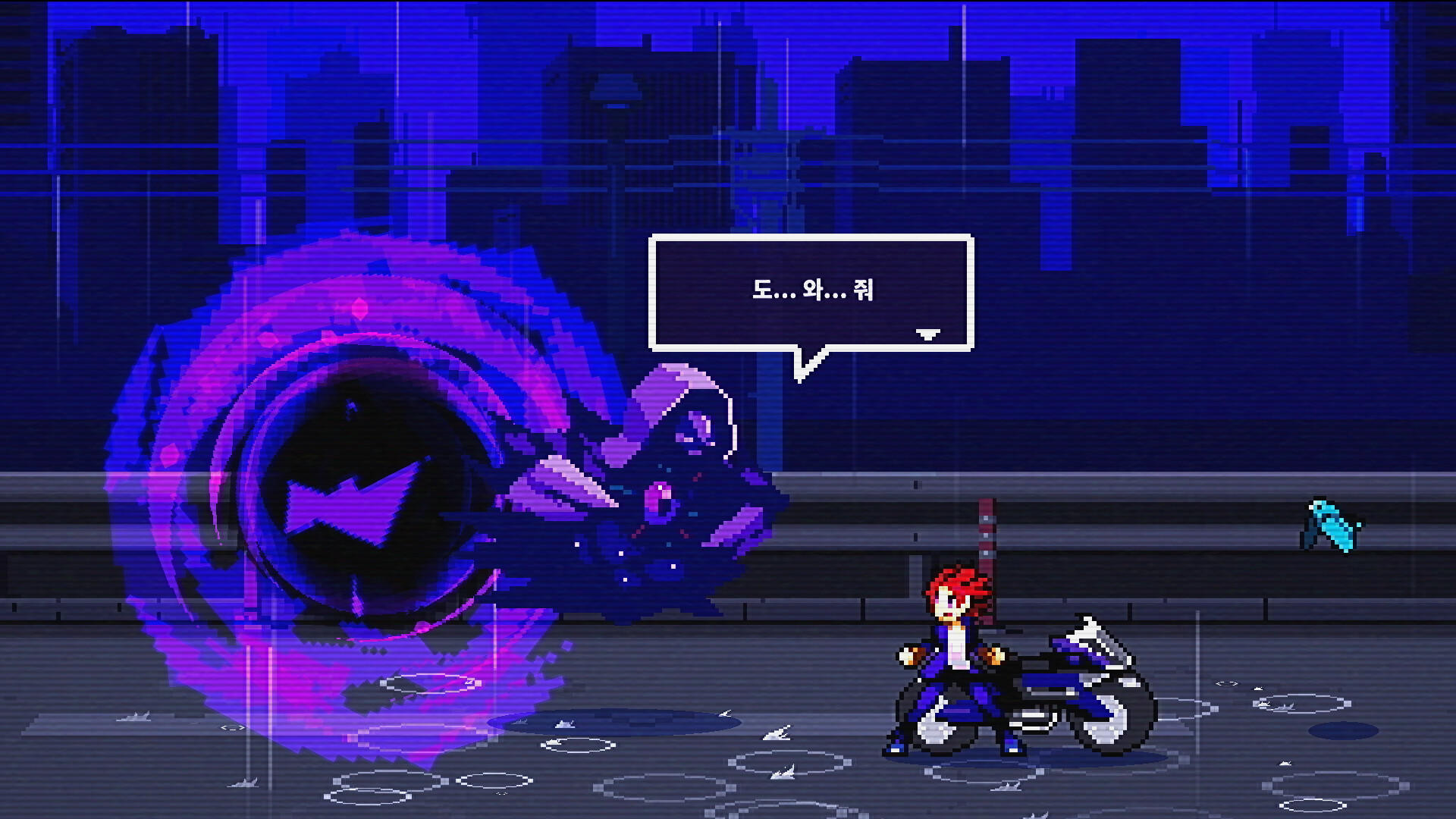Click the dialogue speech bubble to advance
Image resolution: width=1456 pixels, height=819 pixels.
pos(811,292)
